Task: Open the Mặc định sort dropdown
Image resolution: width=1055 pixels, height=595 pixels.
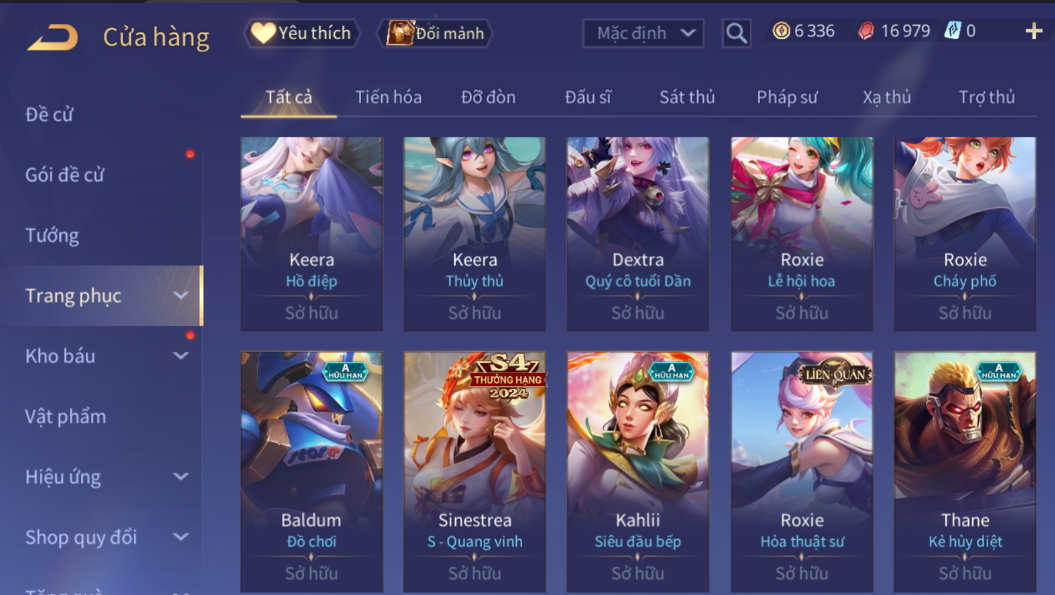Action: click(643, 33)
